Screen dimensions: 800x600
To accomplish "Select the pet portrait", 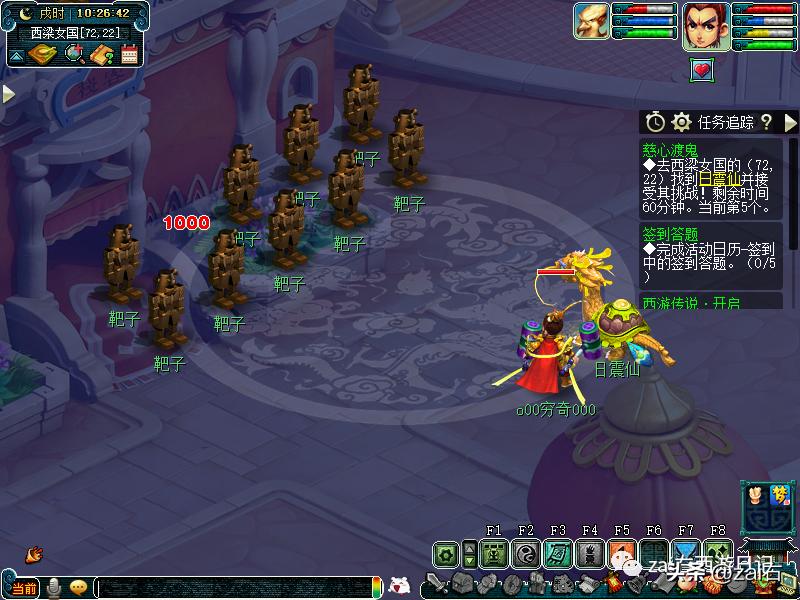I will tap(592, 22).
